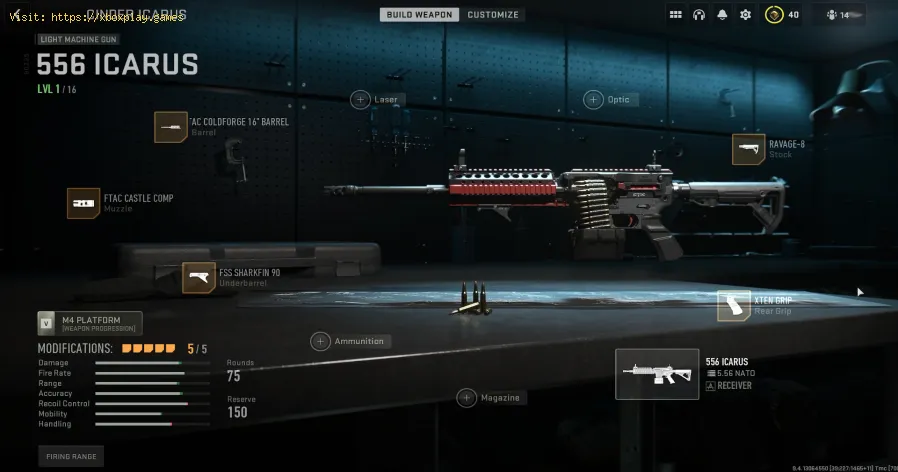Open the grid menu icon

pos(676,15)
